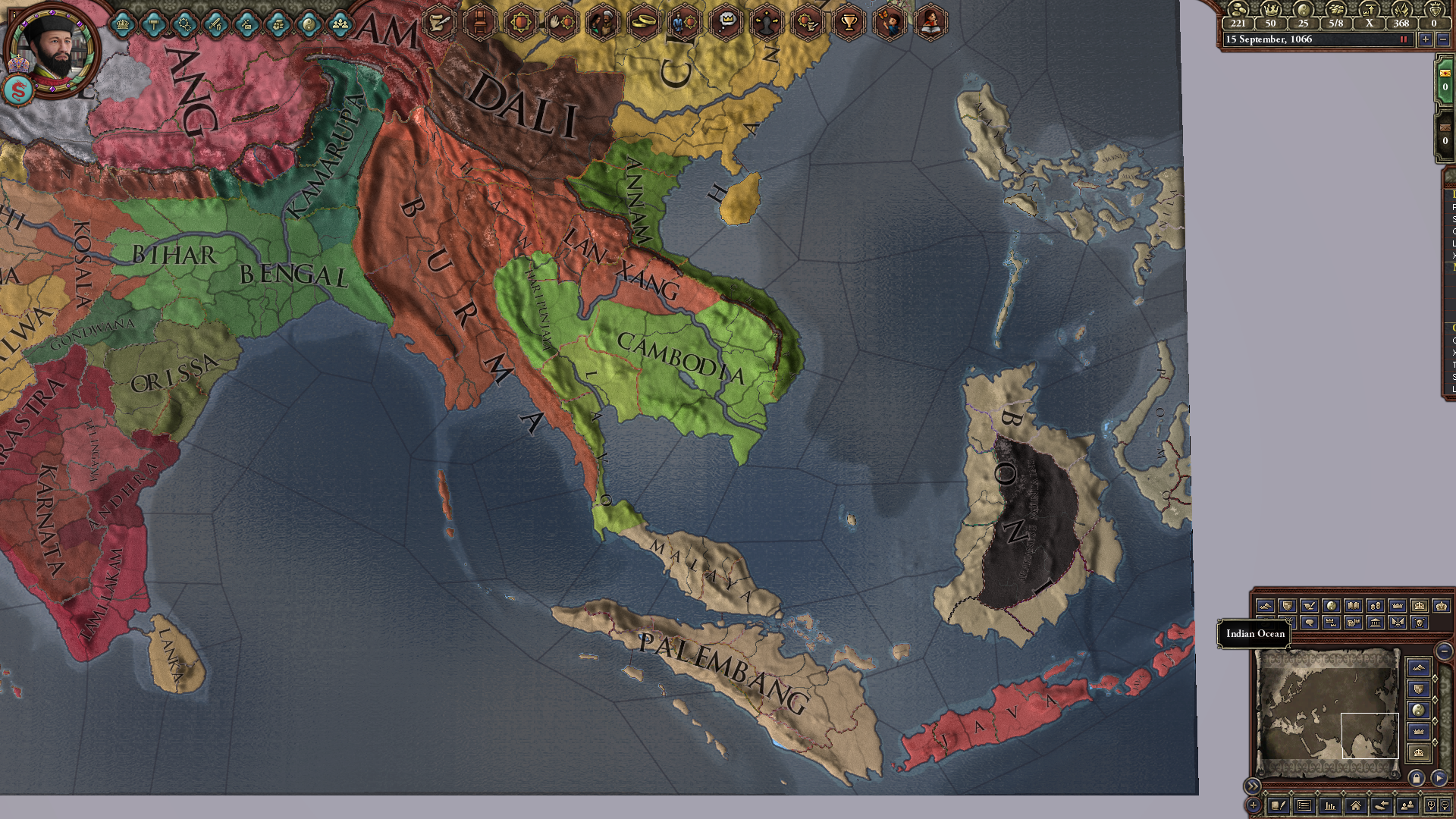This screenshot has height=819, width=1456.
Task: Click the golden rings marriage icon
Action: pos(644,21)
